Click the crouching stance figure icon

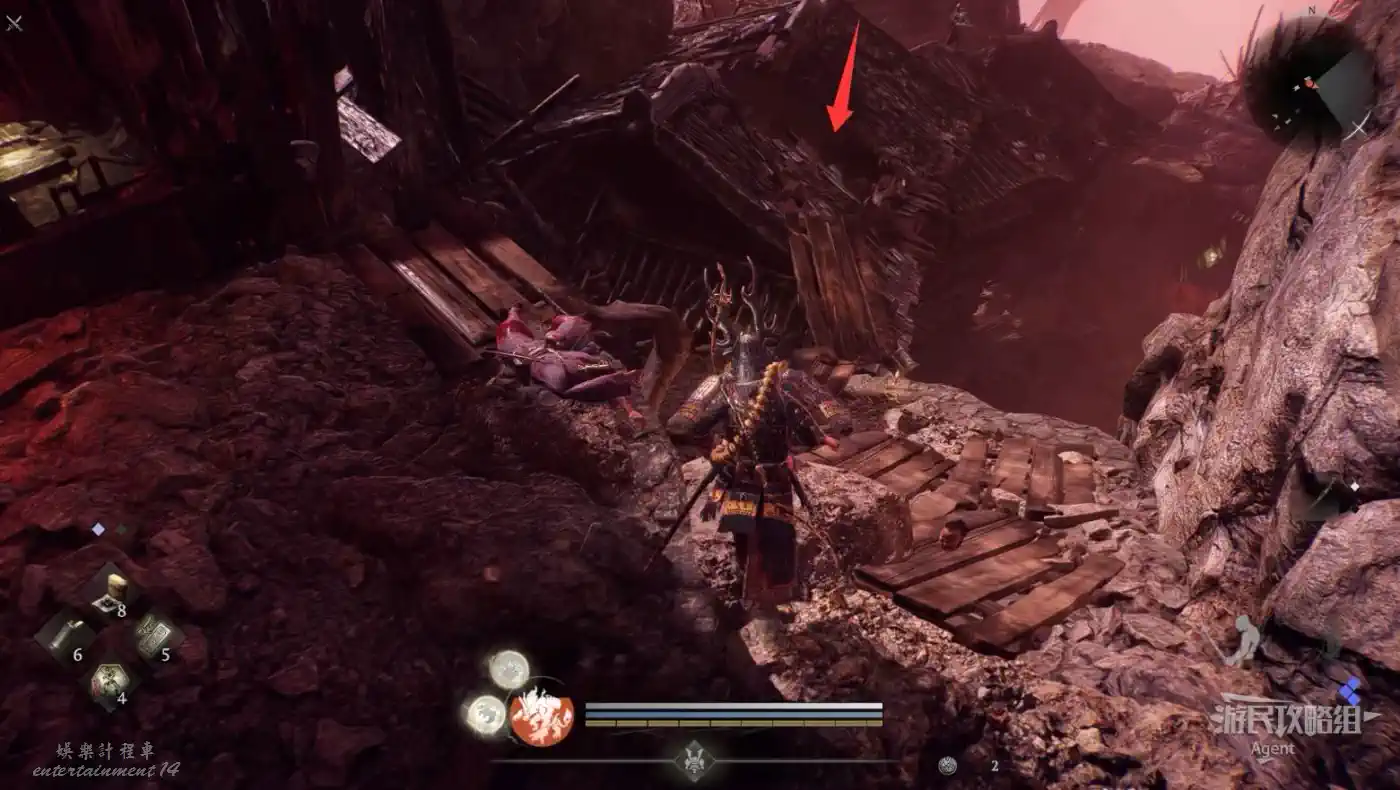(1243, 642)
